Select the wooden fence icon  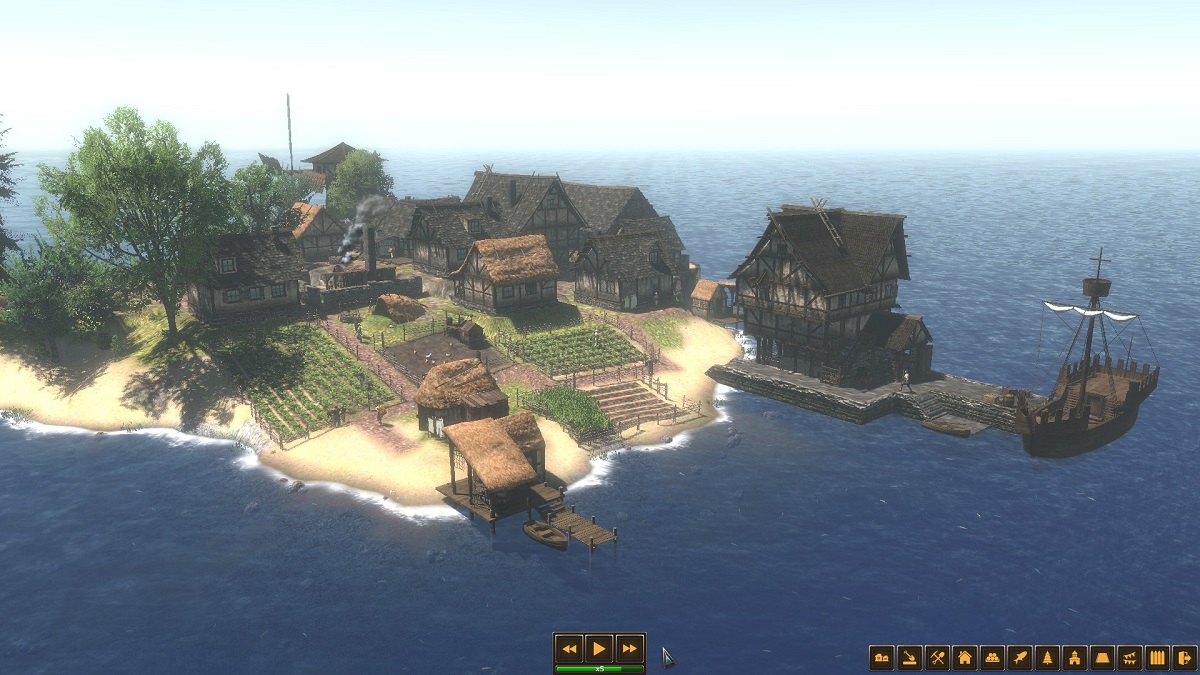click(x=1157, y=657)
